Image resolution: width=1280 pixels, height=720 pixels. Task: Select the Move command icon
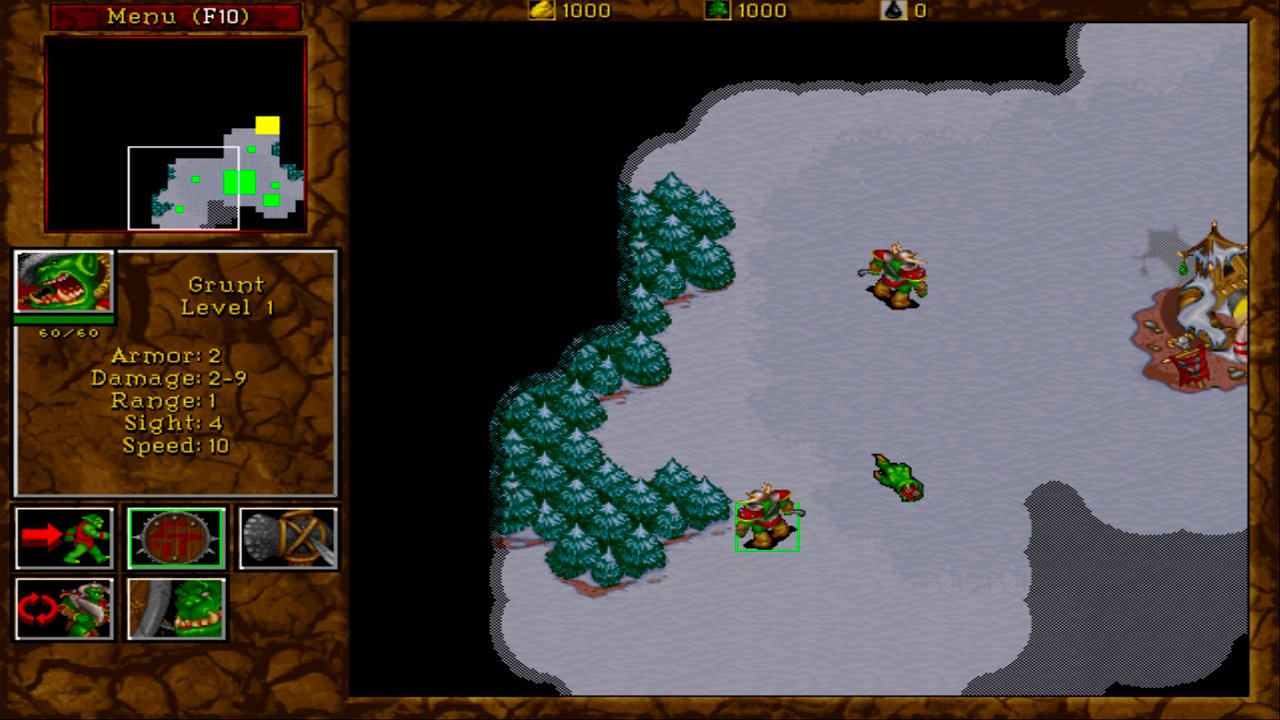click(63, 536)
